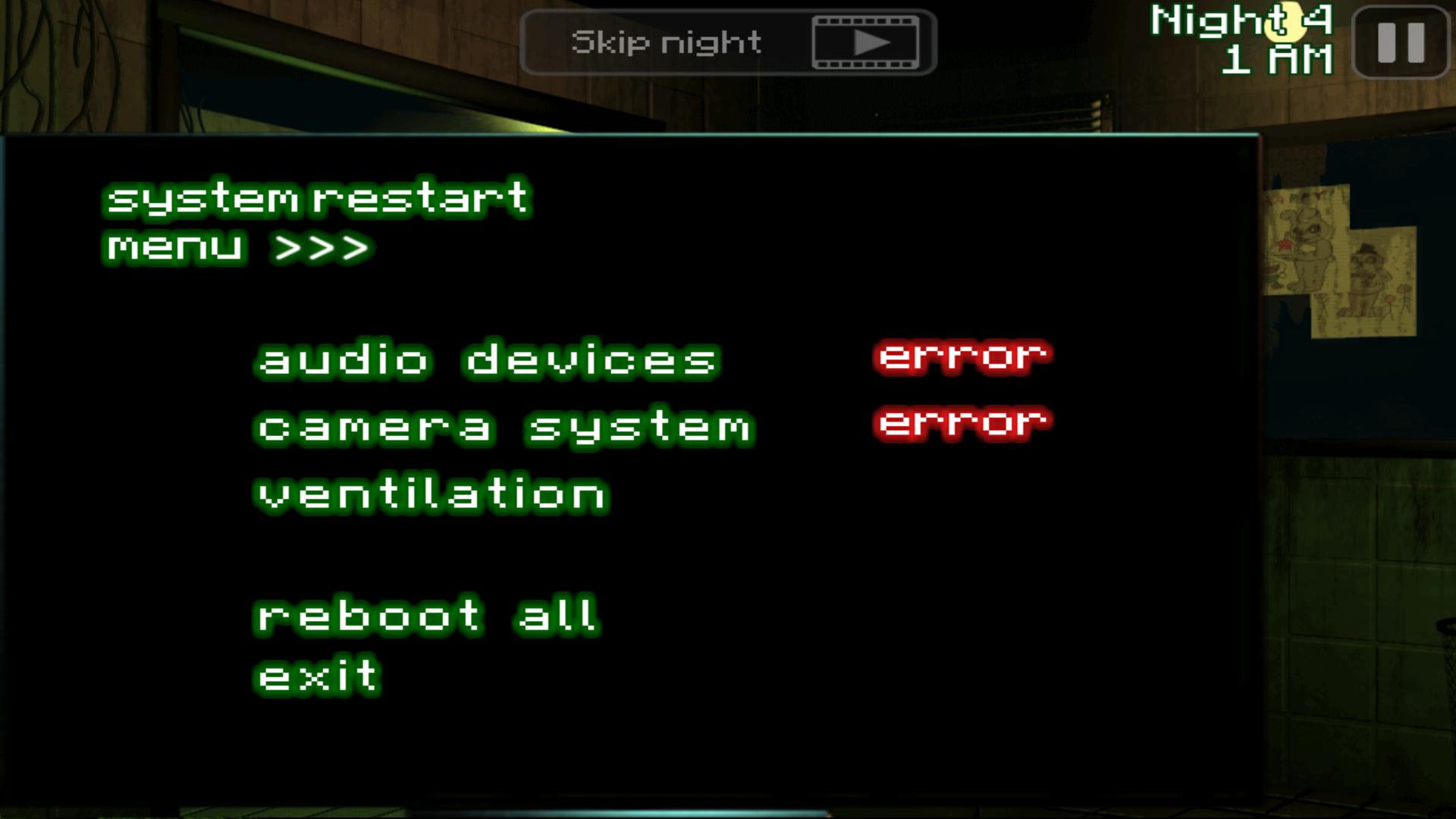Select camera system to restart it
Viewport: 1456px width, 819px height.
502,427
